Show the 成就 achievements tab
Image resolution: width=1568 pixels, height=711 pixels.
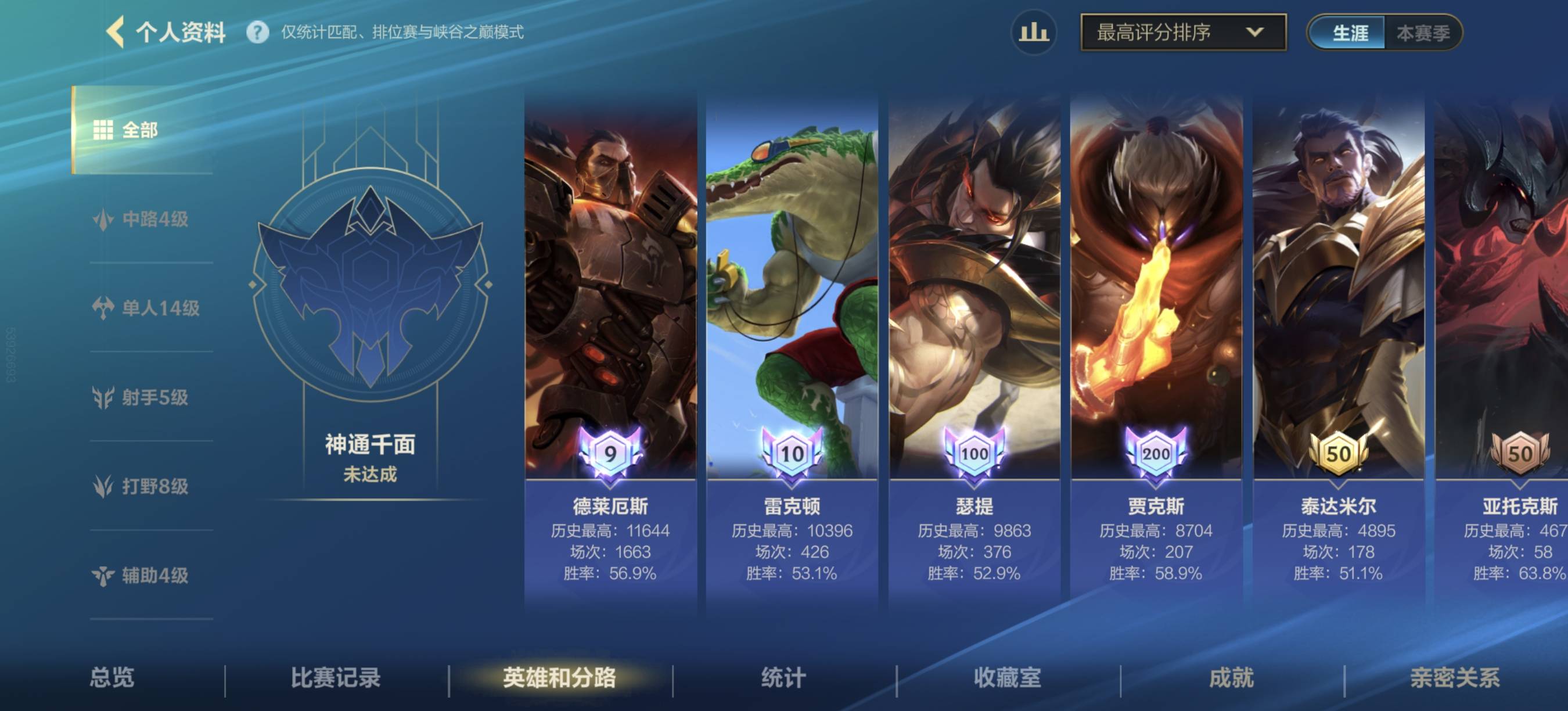[x=1231, y=677]
